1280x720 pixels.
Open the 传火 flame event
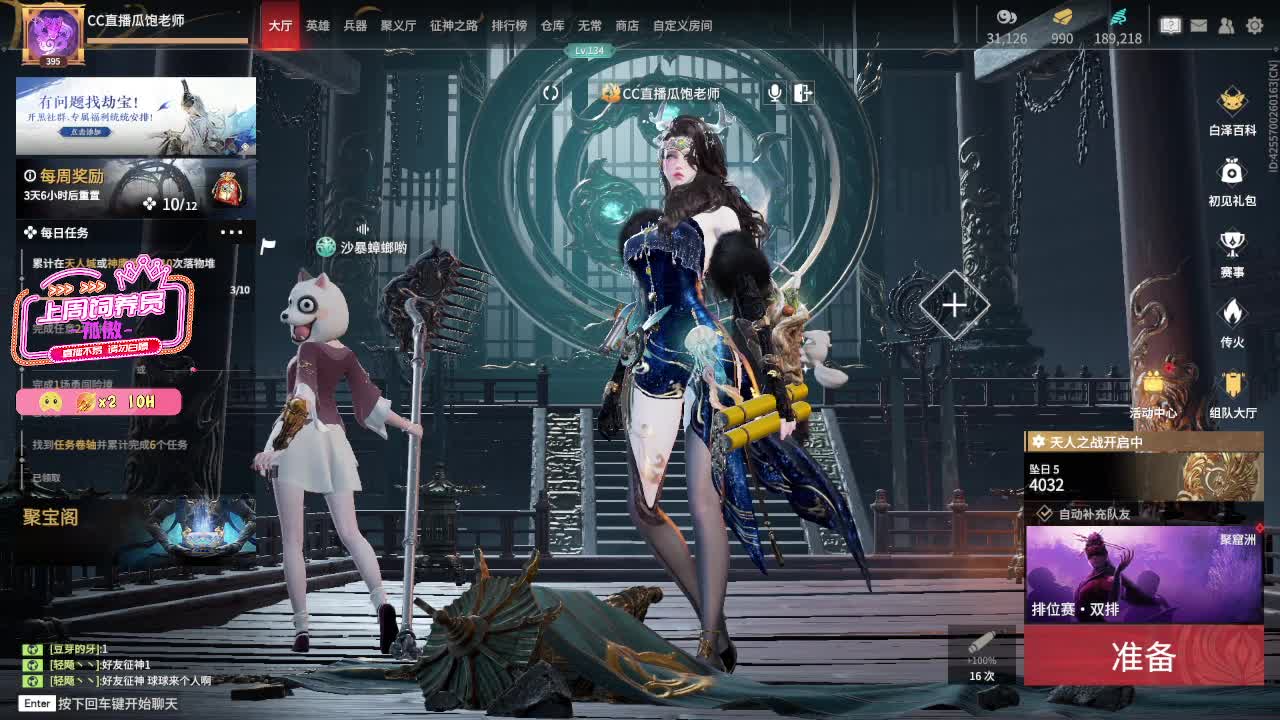(x=1231, y=320)
